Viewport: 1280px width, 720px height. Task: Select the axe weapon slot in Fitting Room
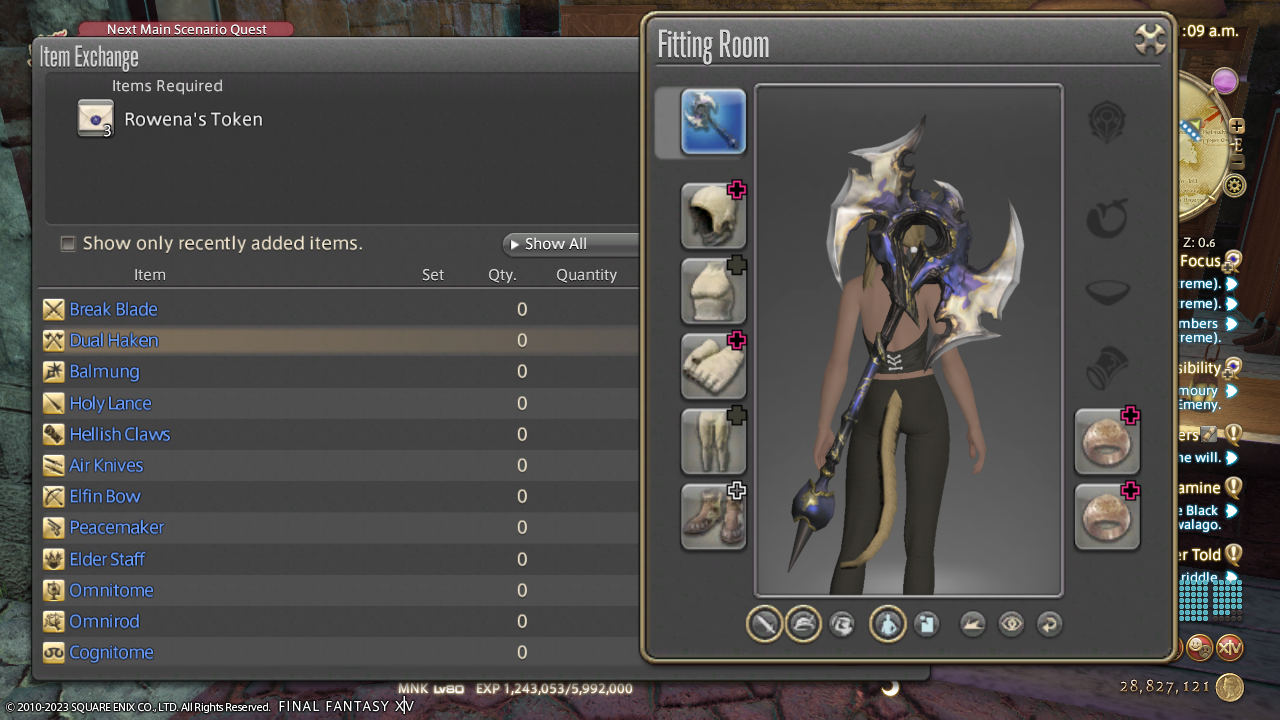tap(713, 122)
